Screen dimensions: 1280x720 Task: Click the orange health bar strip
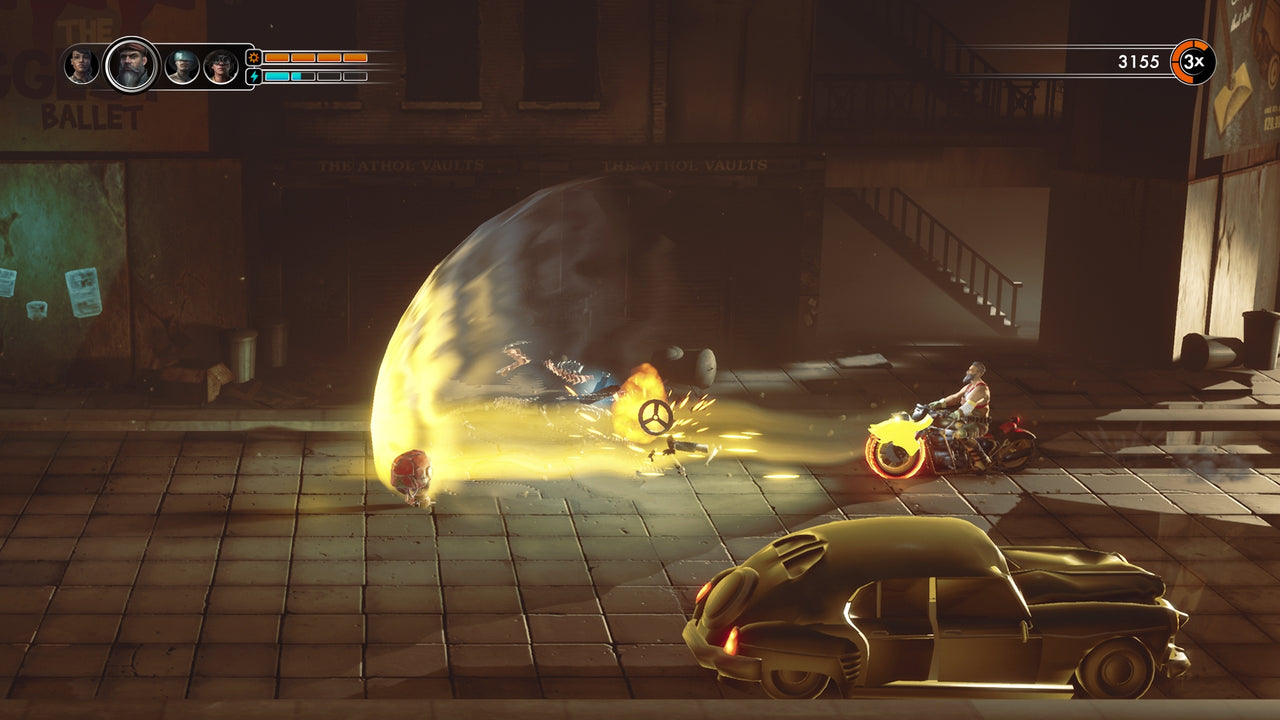[x=315, y=58]
